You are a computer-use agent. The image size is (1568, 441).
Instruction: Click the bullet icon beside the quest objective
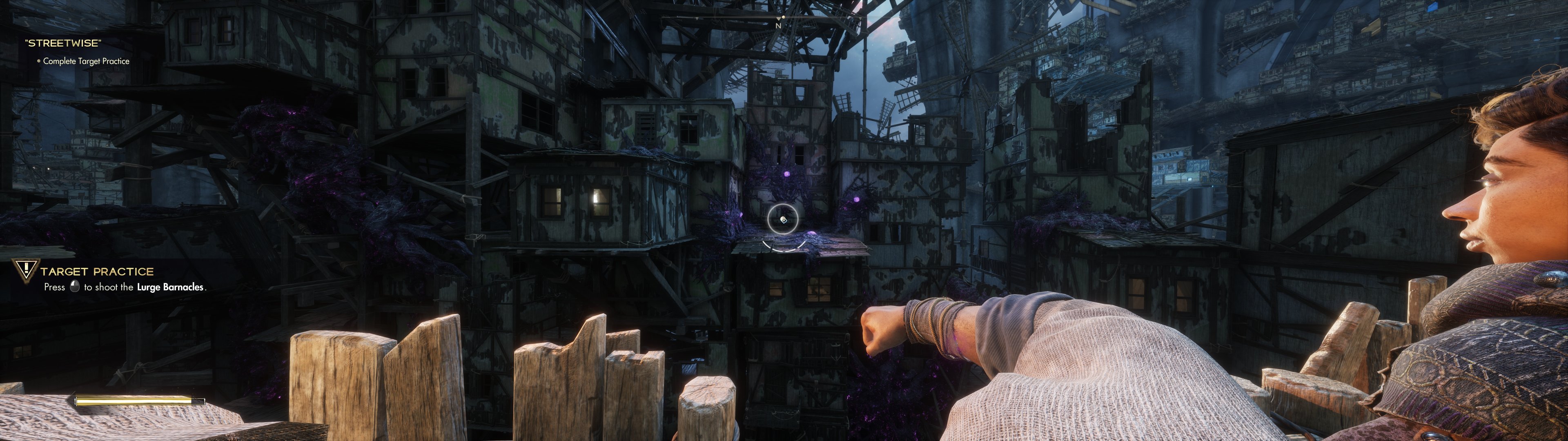[40, 61]
